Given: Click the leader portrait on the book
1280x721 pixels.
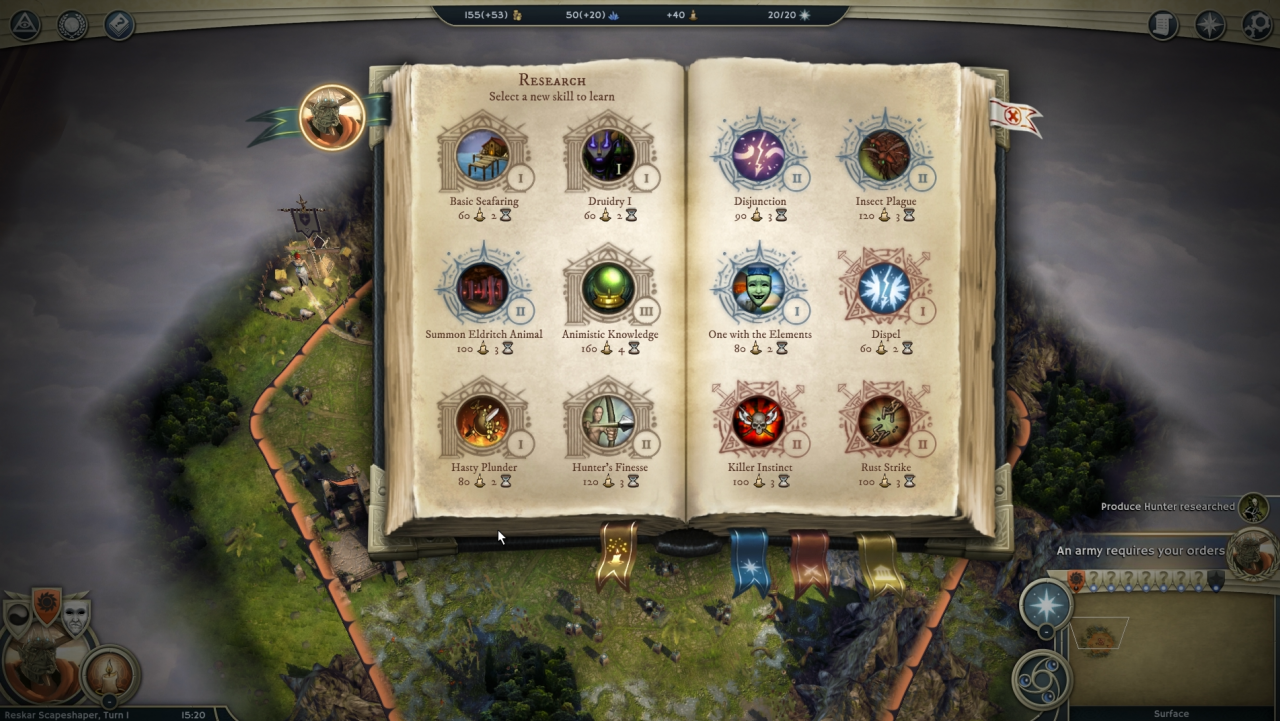Looking at the screenshot, I should (x=332, y=118).
